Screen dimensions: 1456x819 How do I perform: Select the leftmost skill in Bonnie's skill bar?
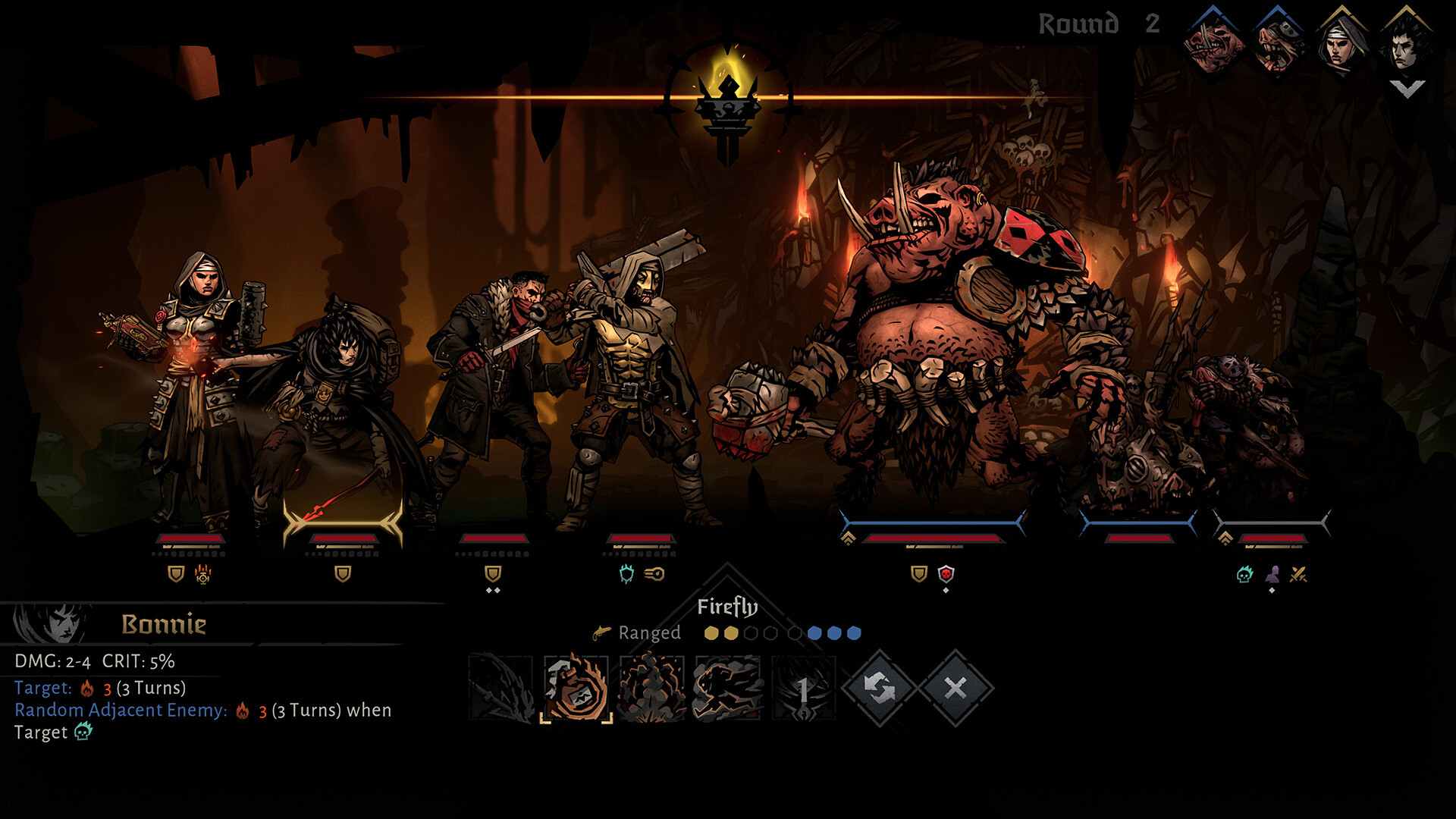pos(497,690)
